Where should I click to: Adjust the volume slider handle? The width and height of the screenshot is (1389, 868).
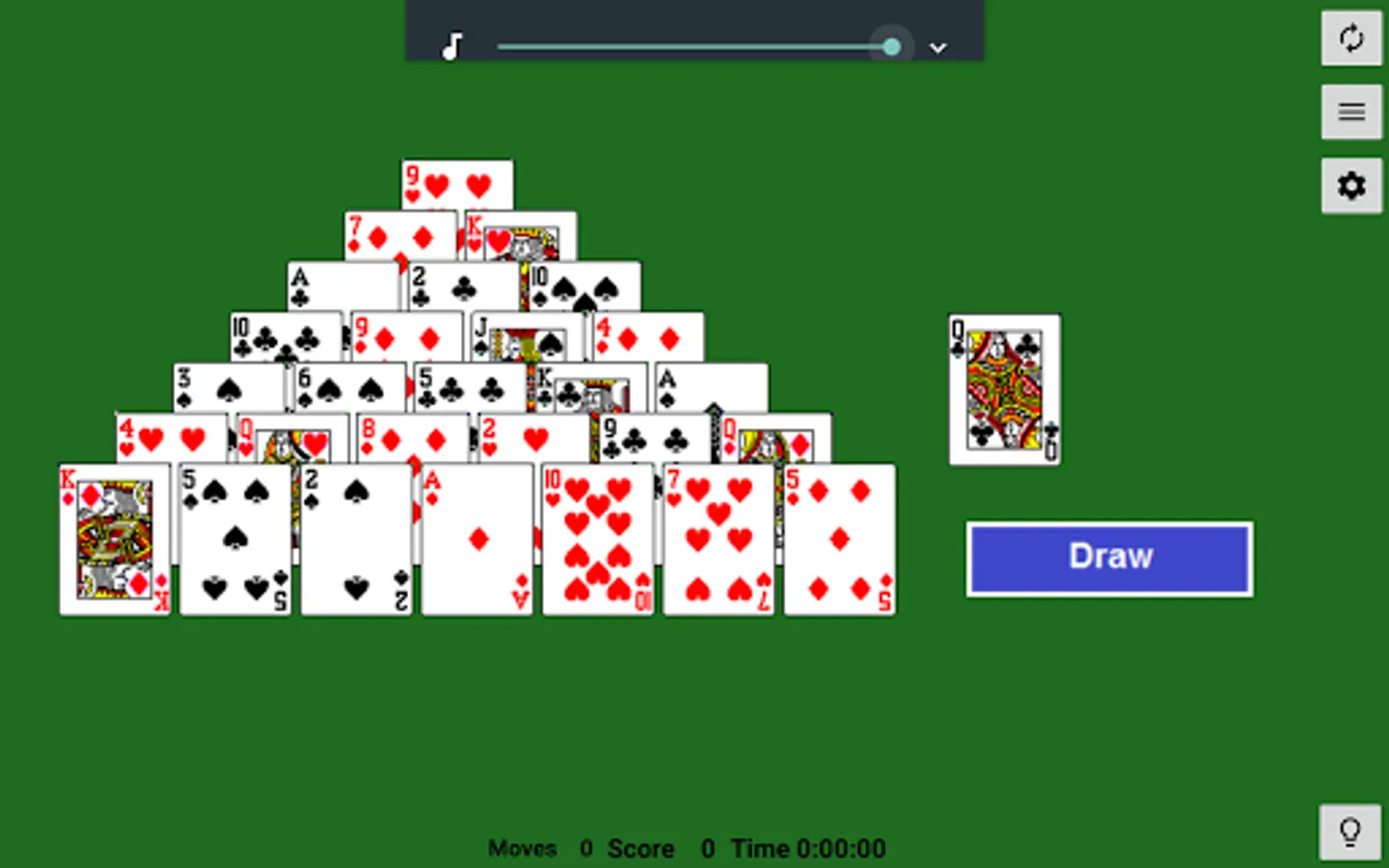[890, 45]
